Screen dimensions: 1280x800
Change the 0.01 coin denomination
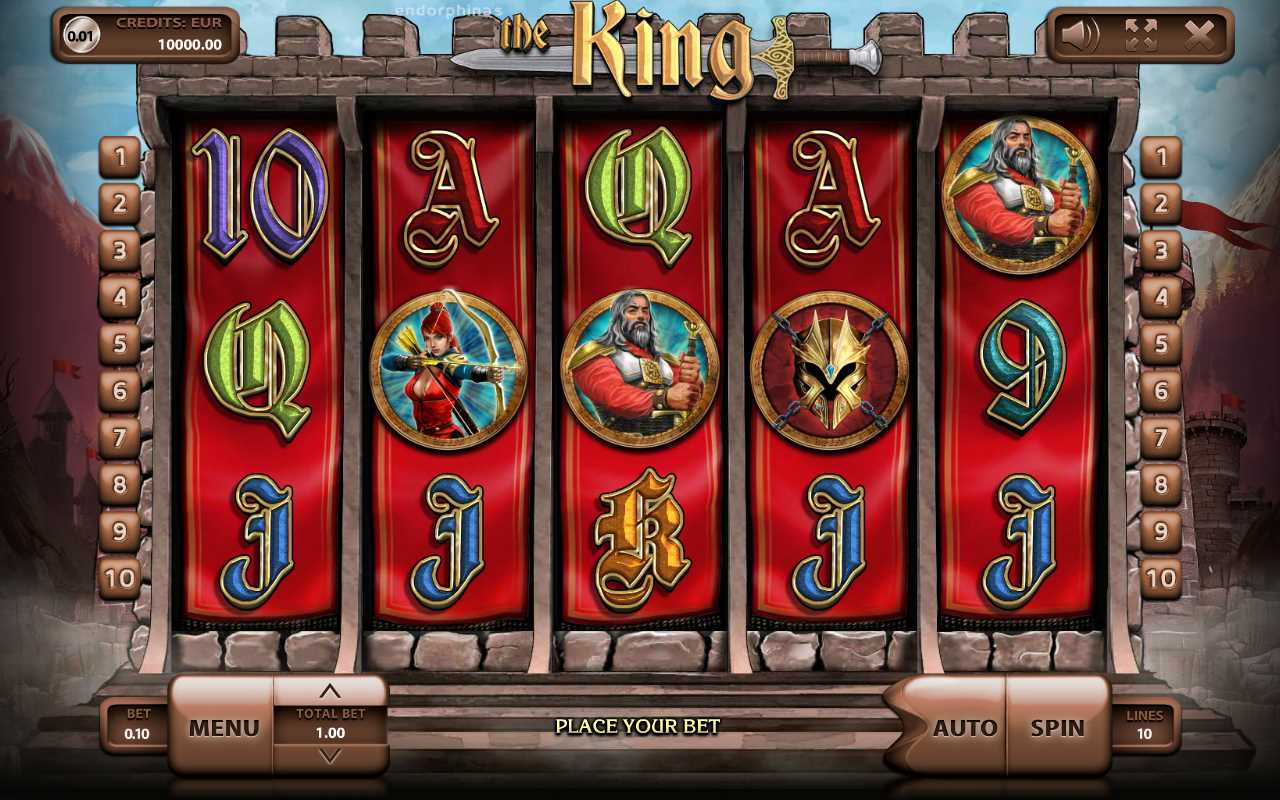[82, 36]
